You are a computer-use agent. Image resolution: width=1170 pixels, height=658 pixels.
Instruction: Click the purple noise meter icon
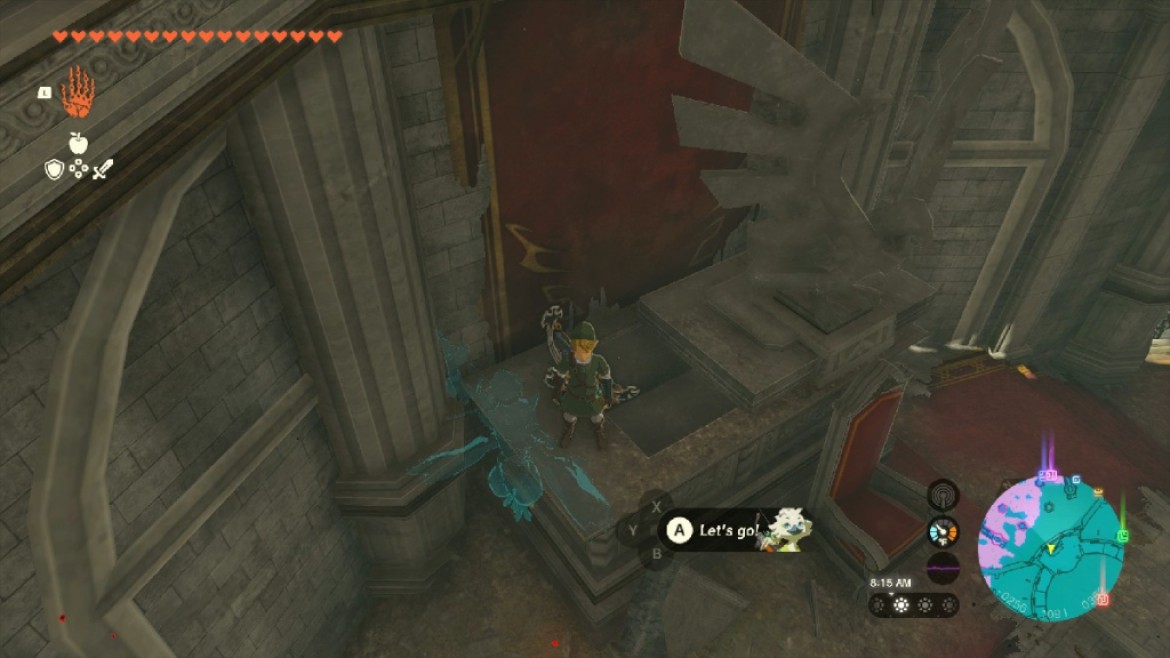point(942,568)
